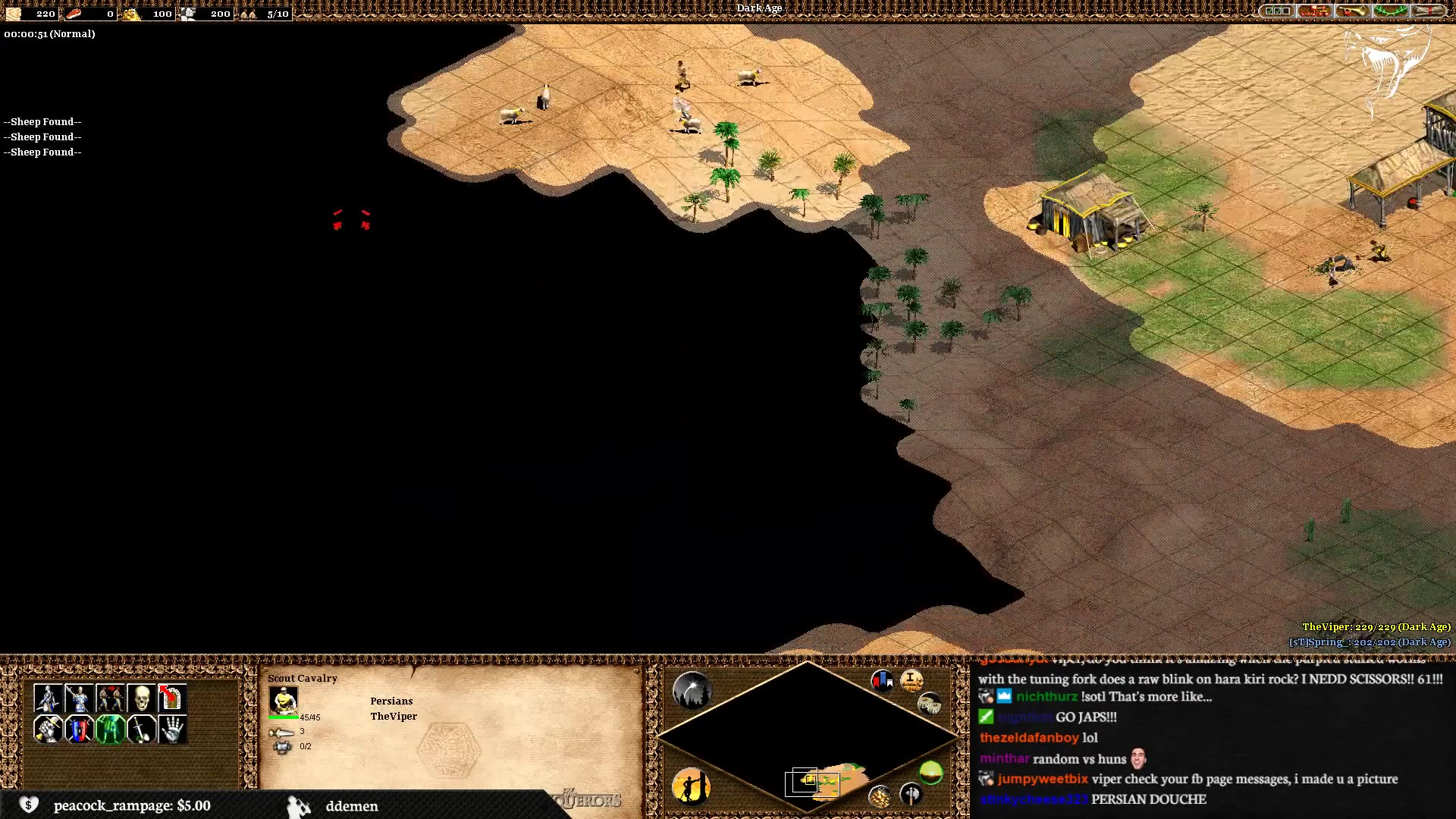This screenshot has height=819, width=1456.
Task: Activate the flare signal button beside minimap
Action: [692, 690]
